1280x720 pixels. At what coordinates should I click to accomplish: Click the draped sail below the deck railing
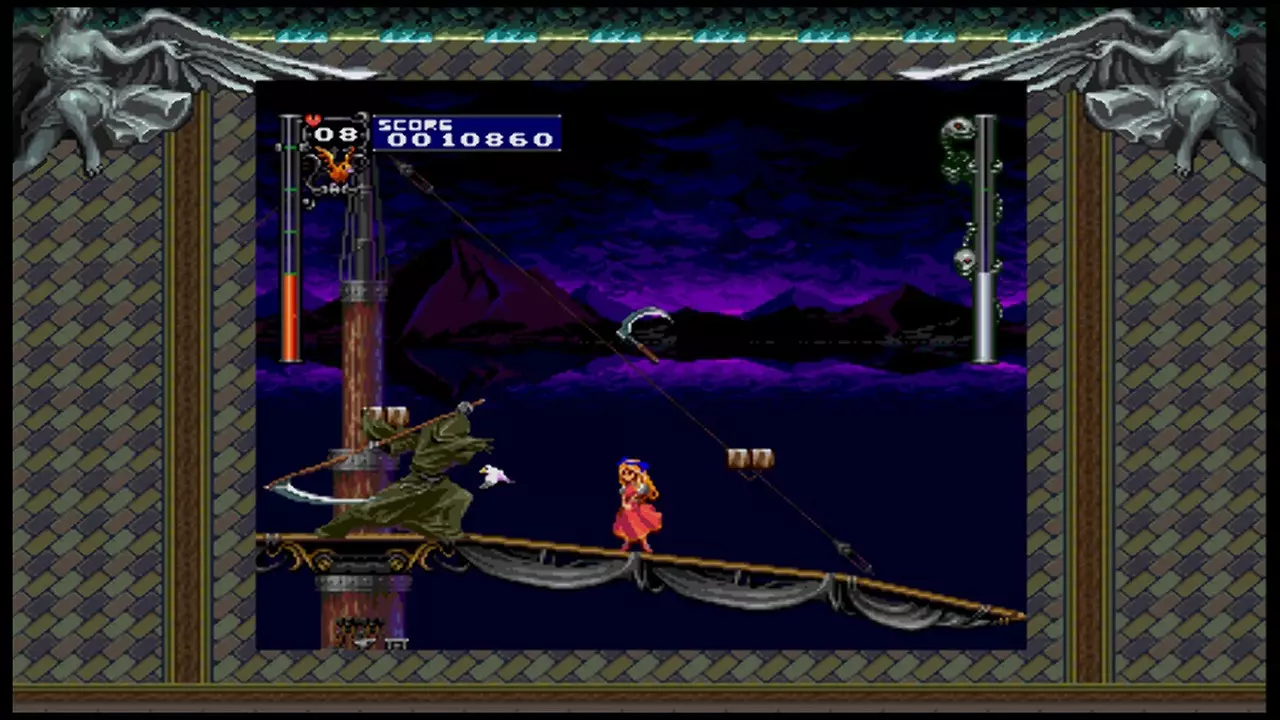pos(730,590)
